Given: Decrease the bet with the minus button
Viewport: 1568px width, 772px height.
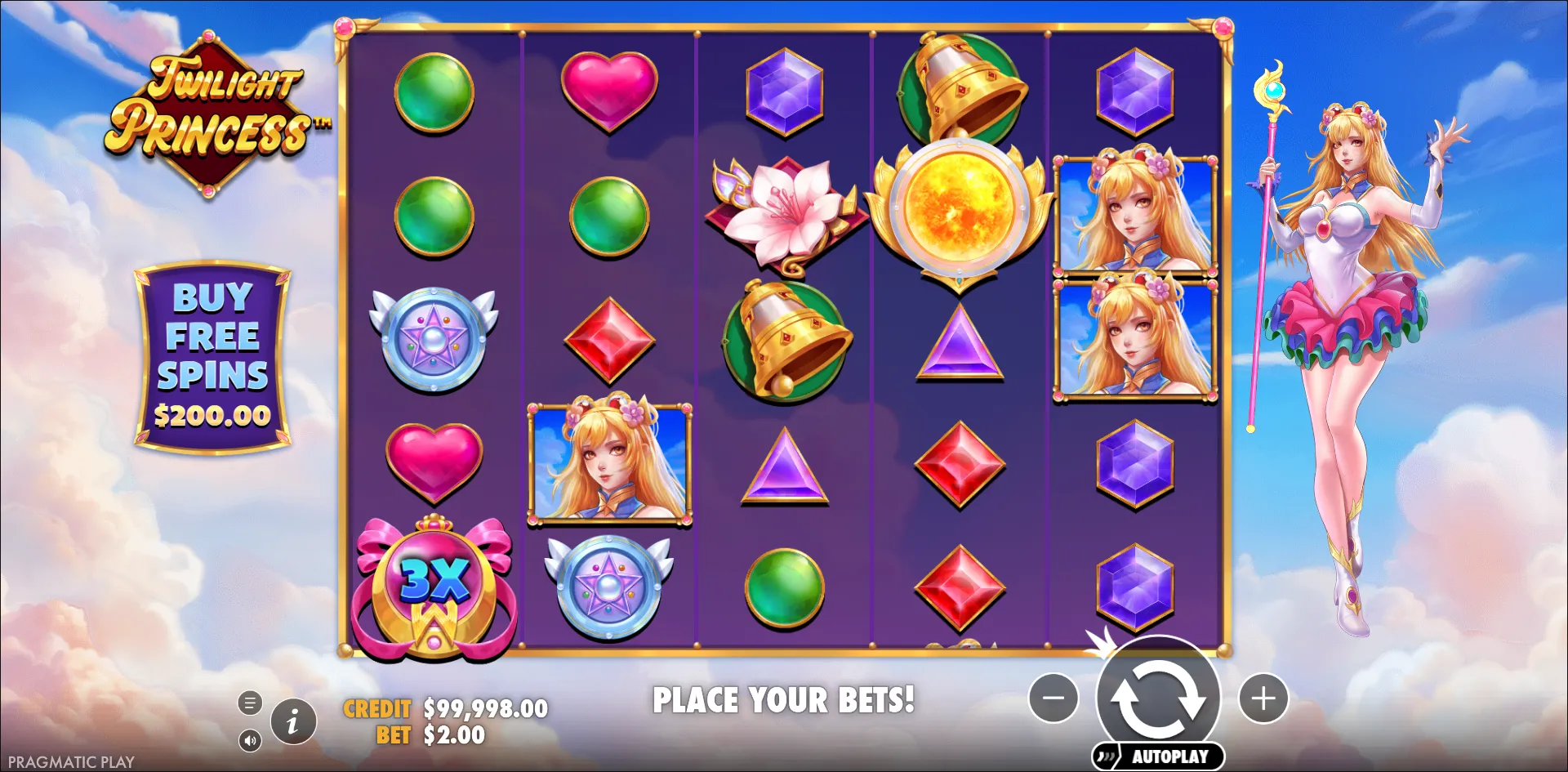Looking at the screenshot, I should (x=1053, y=698).
